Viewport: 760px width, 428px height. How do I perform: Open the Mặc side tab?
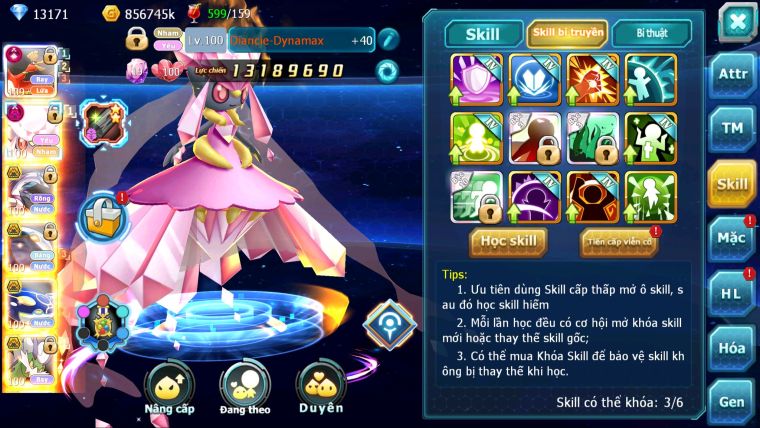732,239
